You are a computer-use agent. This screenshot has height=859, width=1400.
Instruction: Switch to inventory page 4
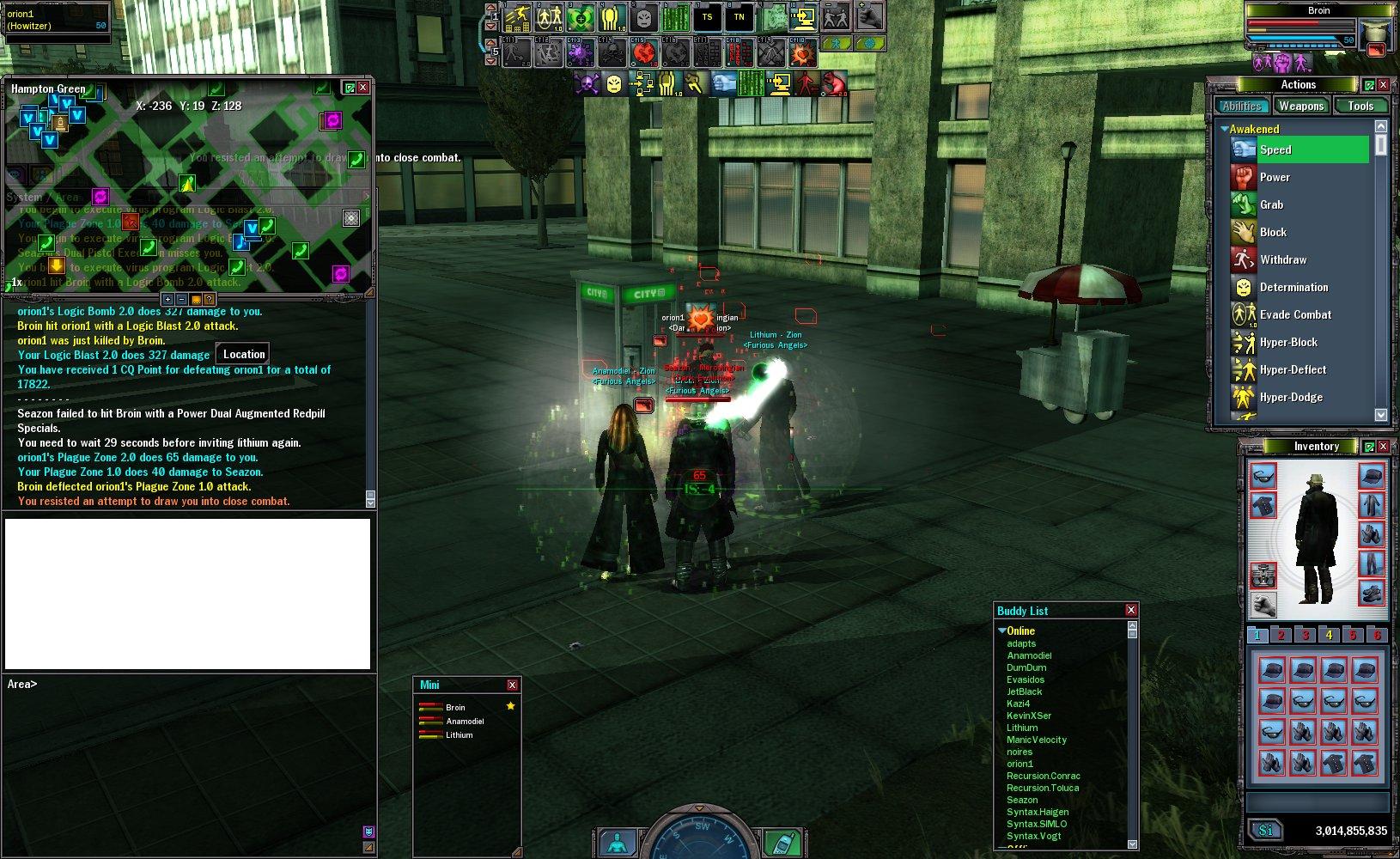click(1329, 635)
